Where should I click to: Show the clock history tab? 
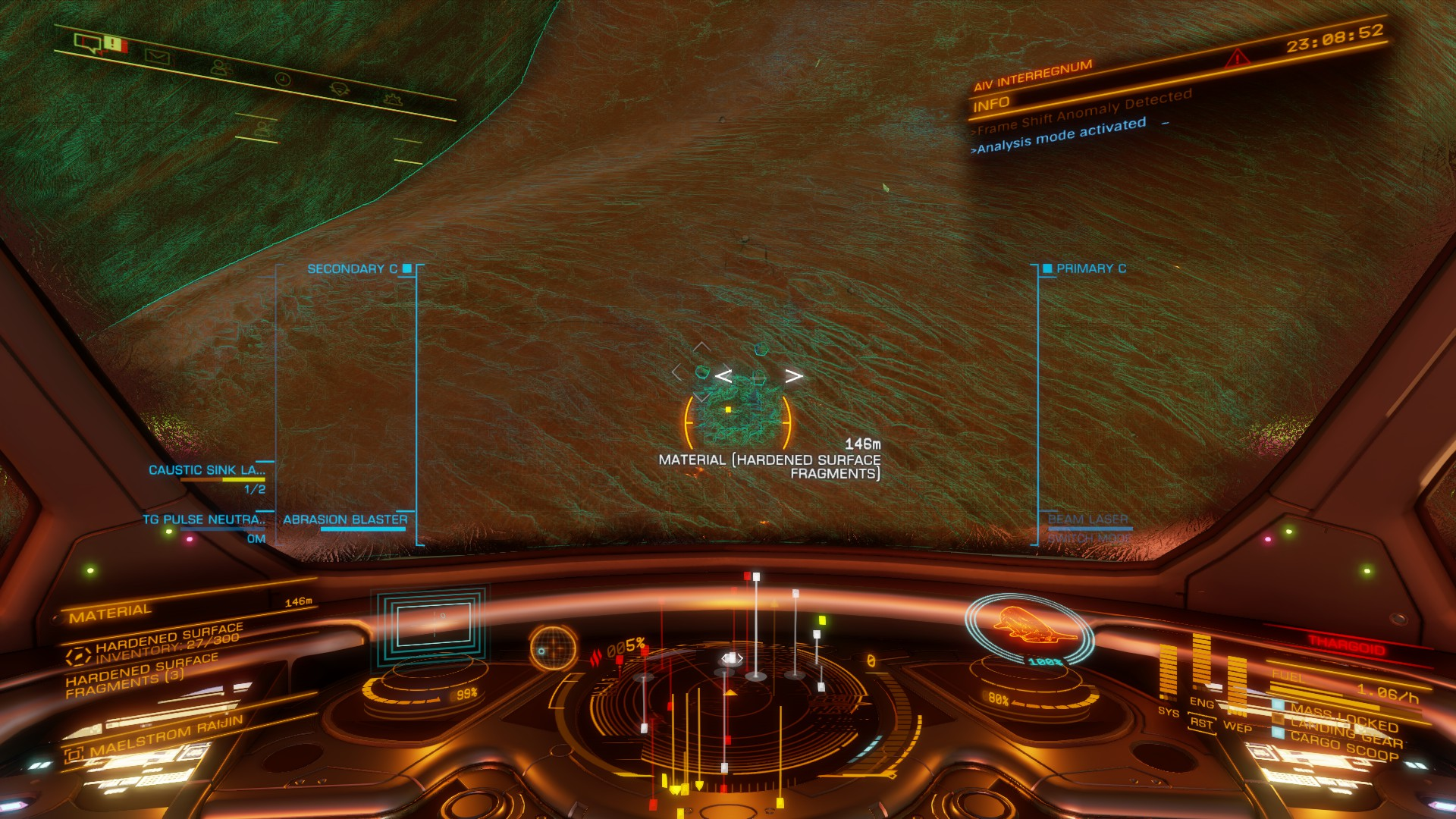pyautogui.click(x=282, y=79)
